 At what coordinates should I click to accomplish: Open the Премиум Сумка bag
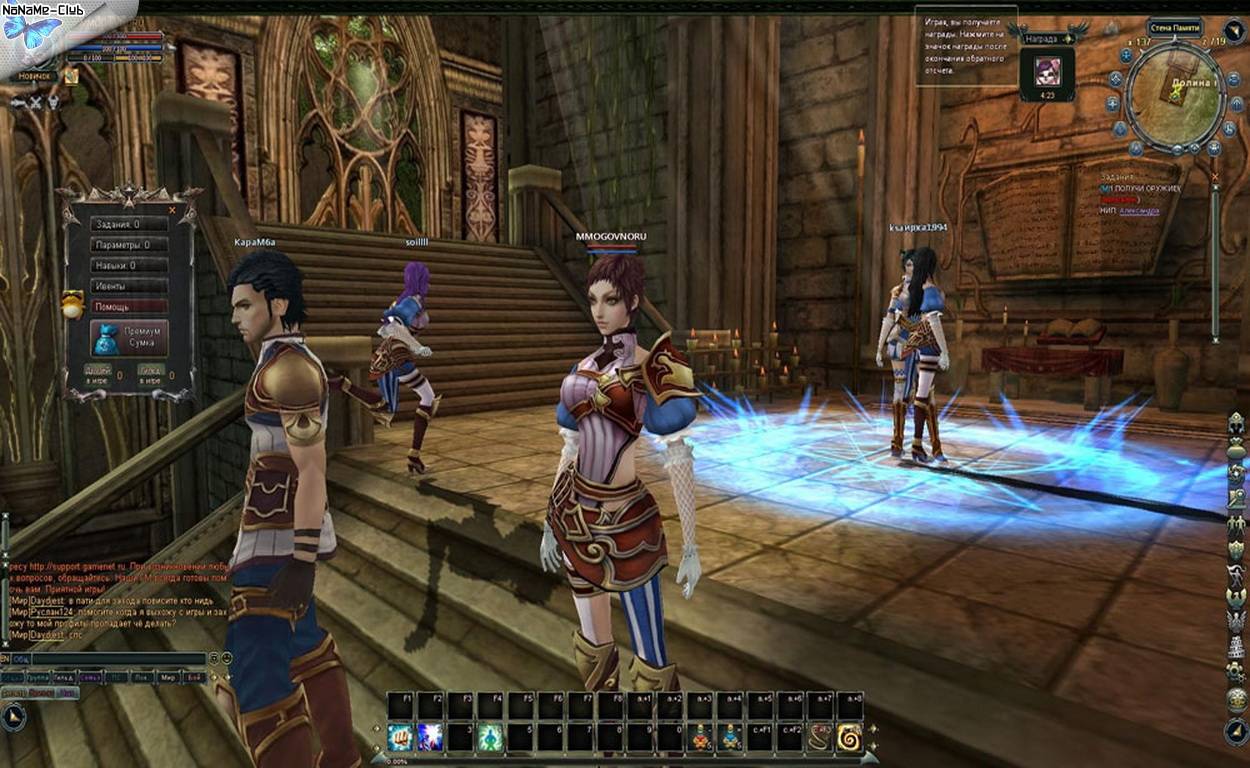pyautogui.click(x=131, y=338)
